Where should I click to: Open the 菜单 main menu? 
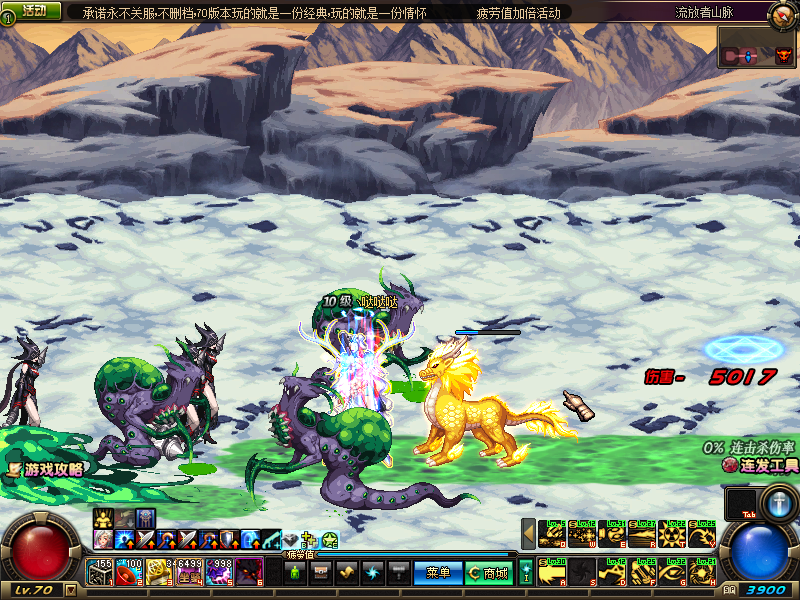tap(437, 572)
